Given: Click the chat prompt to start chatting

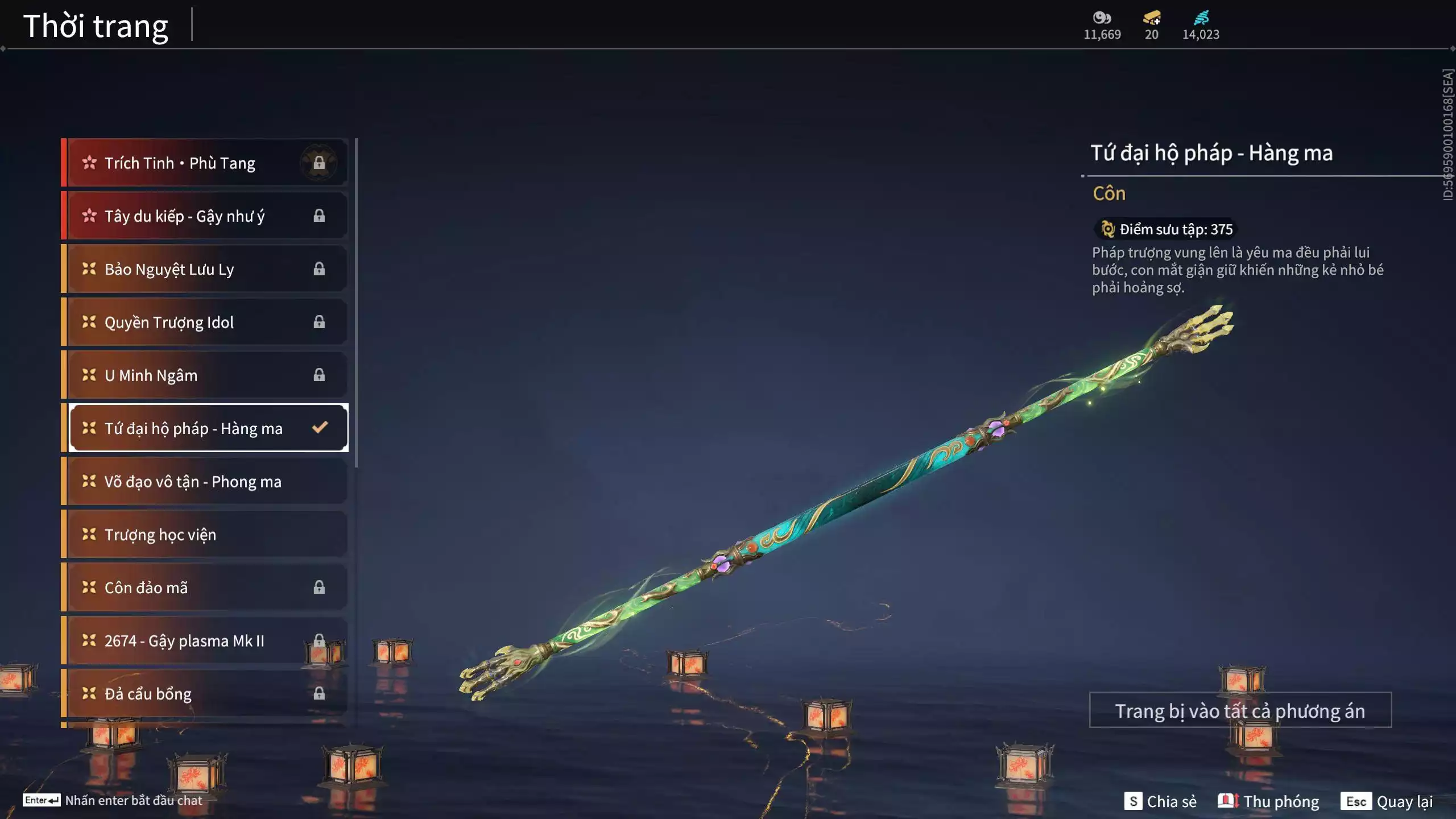Looking at the screenshot, I should click(114, 800).
